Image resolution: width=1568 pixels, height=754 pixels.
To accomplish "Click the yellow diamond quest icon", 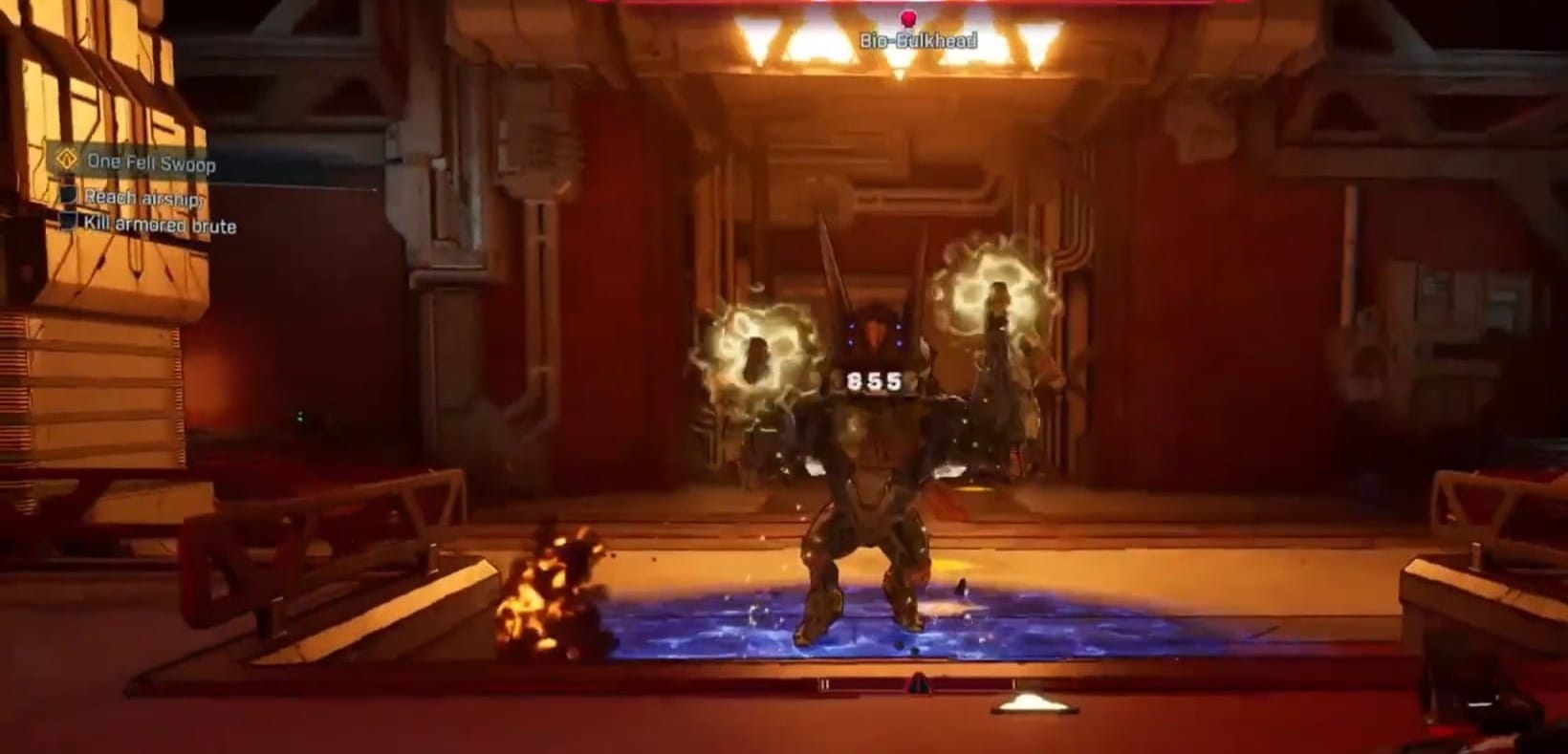I will 67,160.
